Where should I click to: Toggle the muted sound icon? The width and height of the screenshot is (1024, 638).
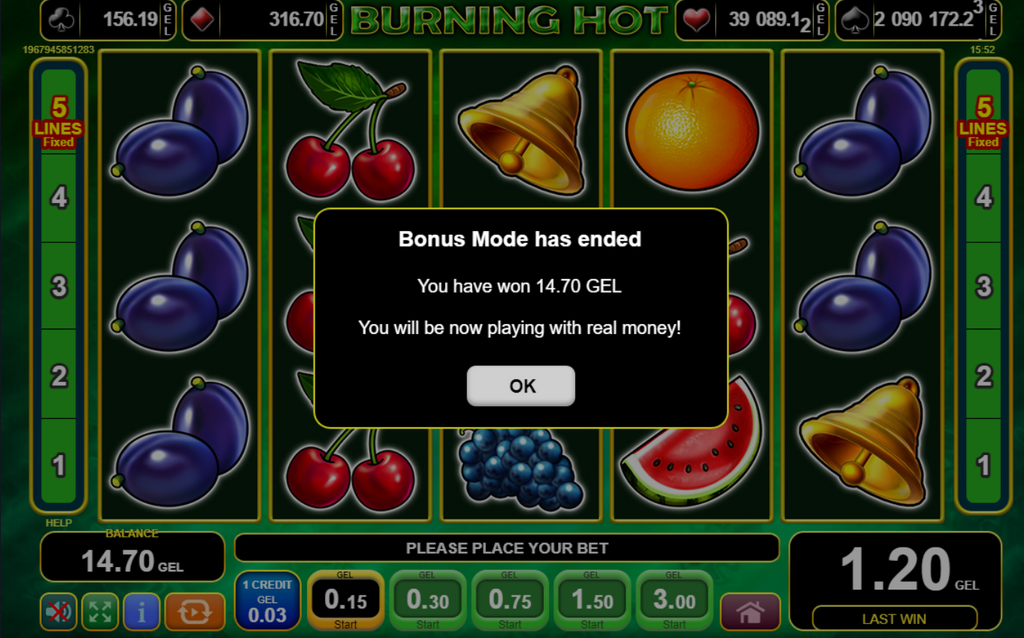pos(58,611)
